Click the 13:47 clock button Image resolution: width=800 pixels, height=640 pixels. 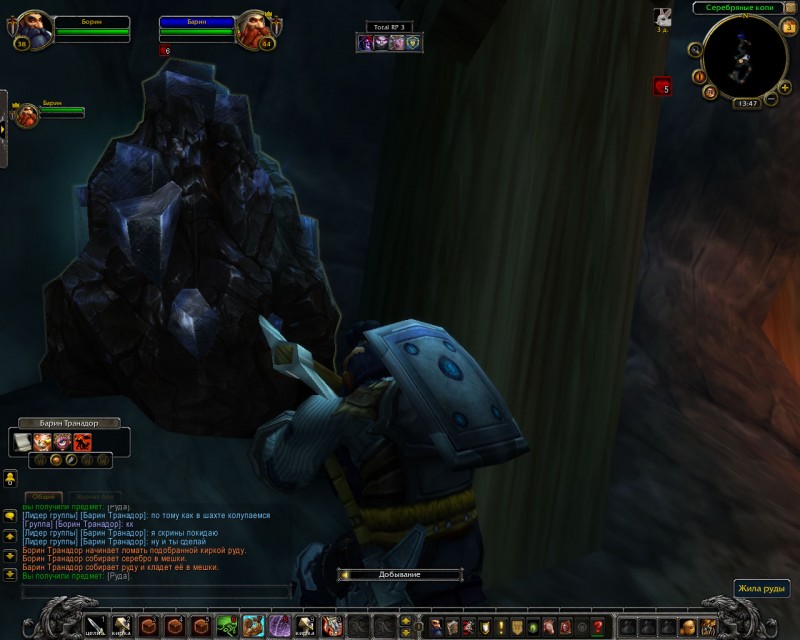(x=746, y=103)
